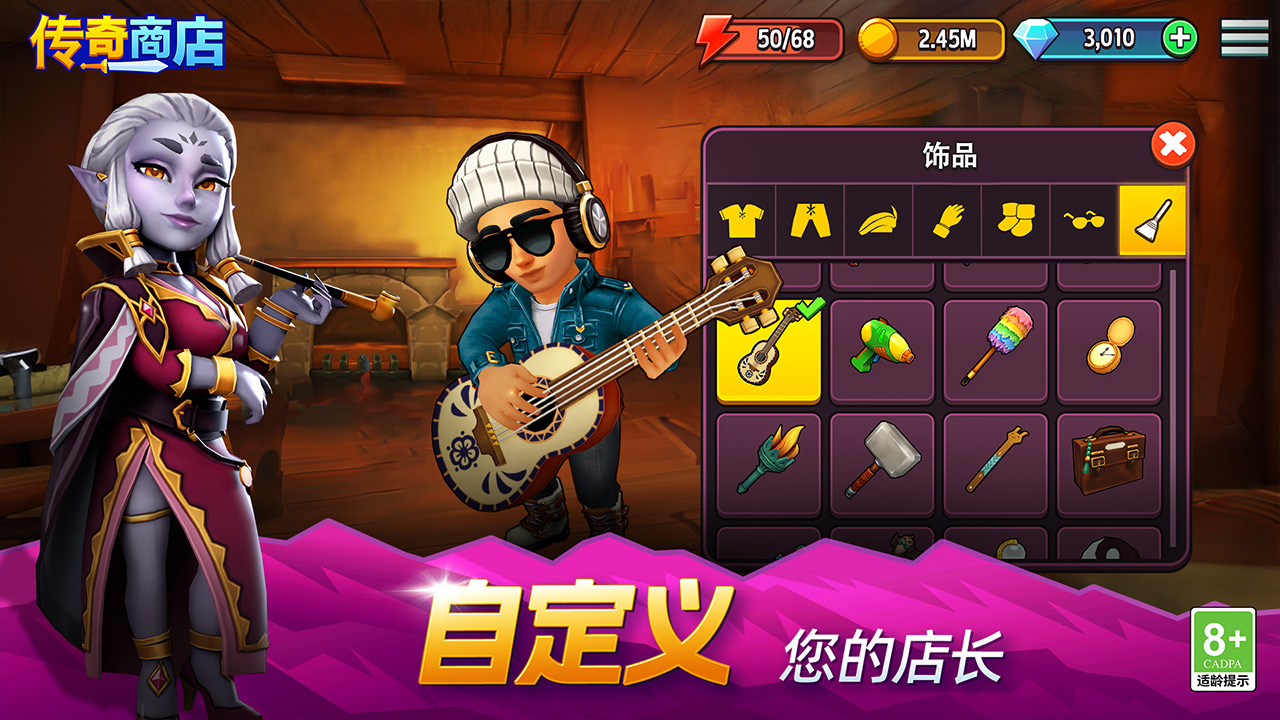Select the shirt category icon
Image resolution: width=1280 pixels, height=720 pixels.
tap(740, 222)
